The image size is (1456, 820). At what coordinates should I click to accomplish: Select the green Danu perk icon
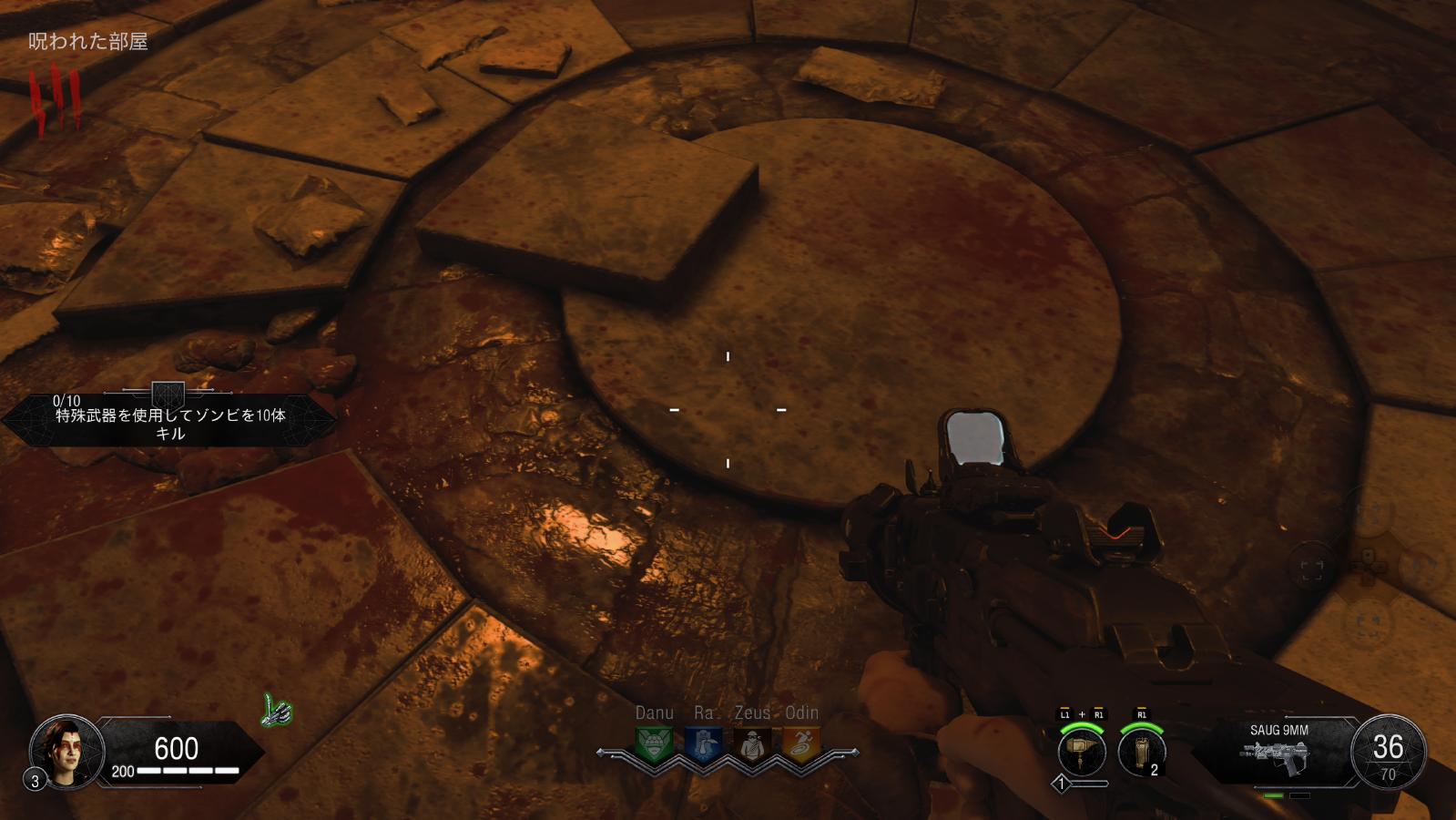pos(654,743)
